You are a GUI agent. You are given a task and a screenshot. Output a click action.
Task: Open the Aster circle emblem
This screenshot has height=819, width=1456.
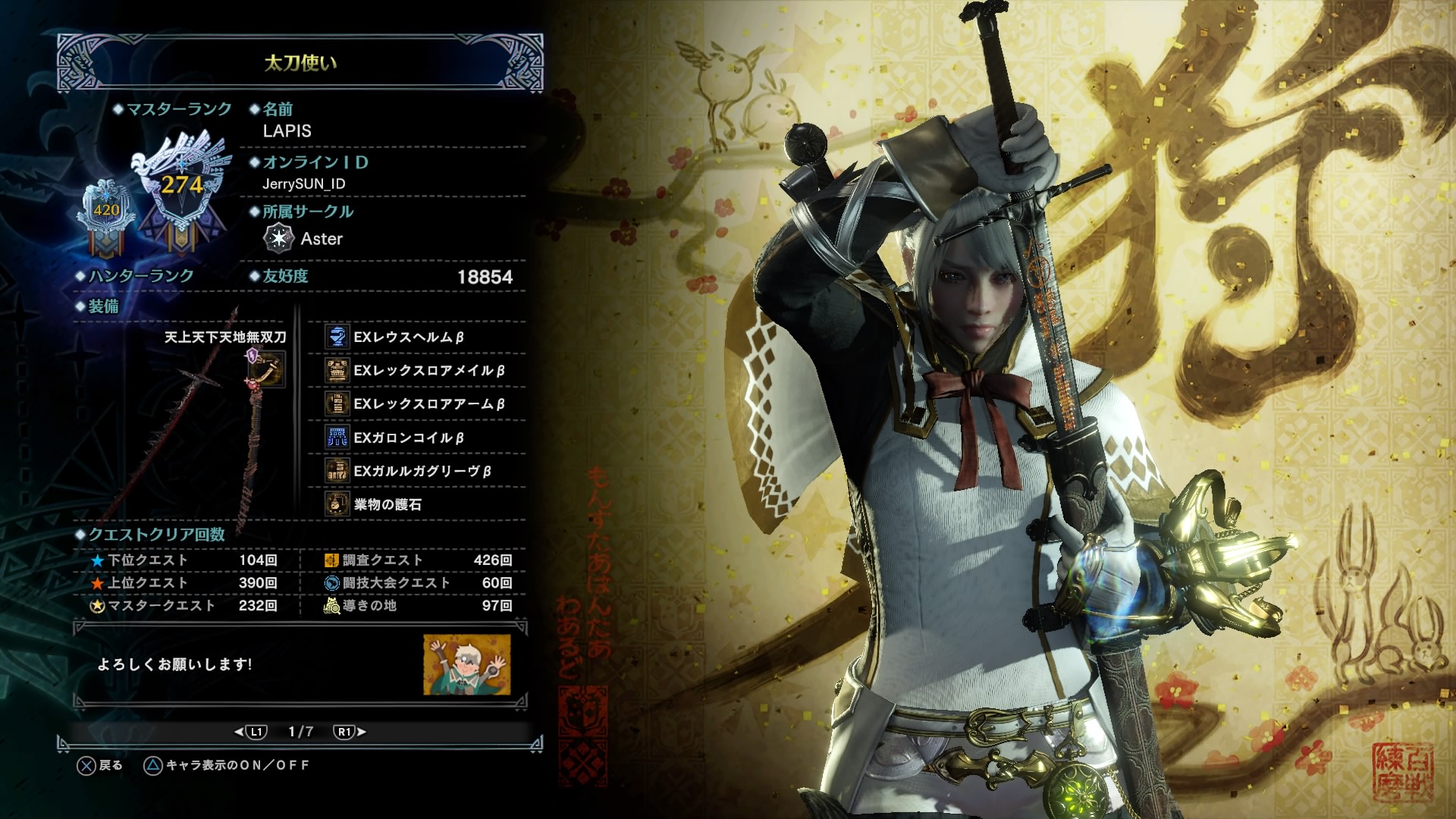click(278, 238)
